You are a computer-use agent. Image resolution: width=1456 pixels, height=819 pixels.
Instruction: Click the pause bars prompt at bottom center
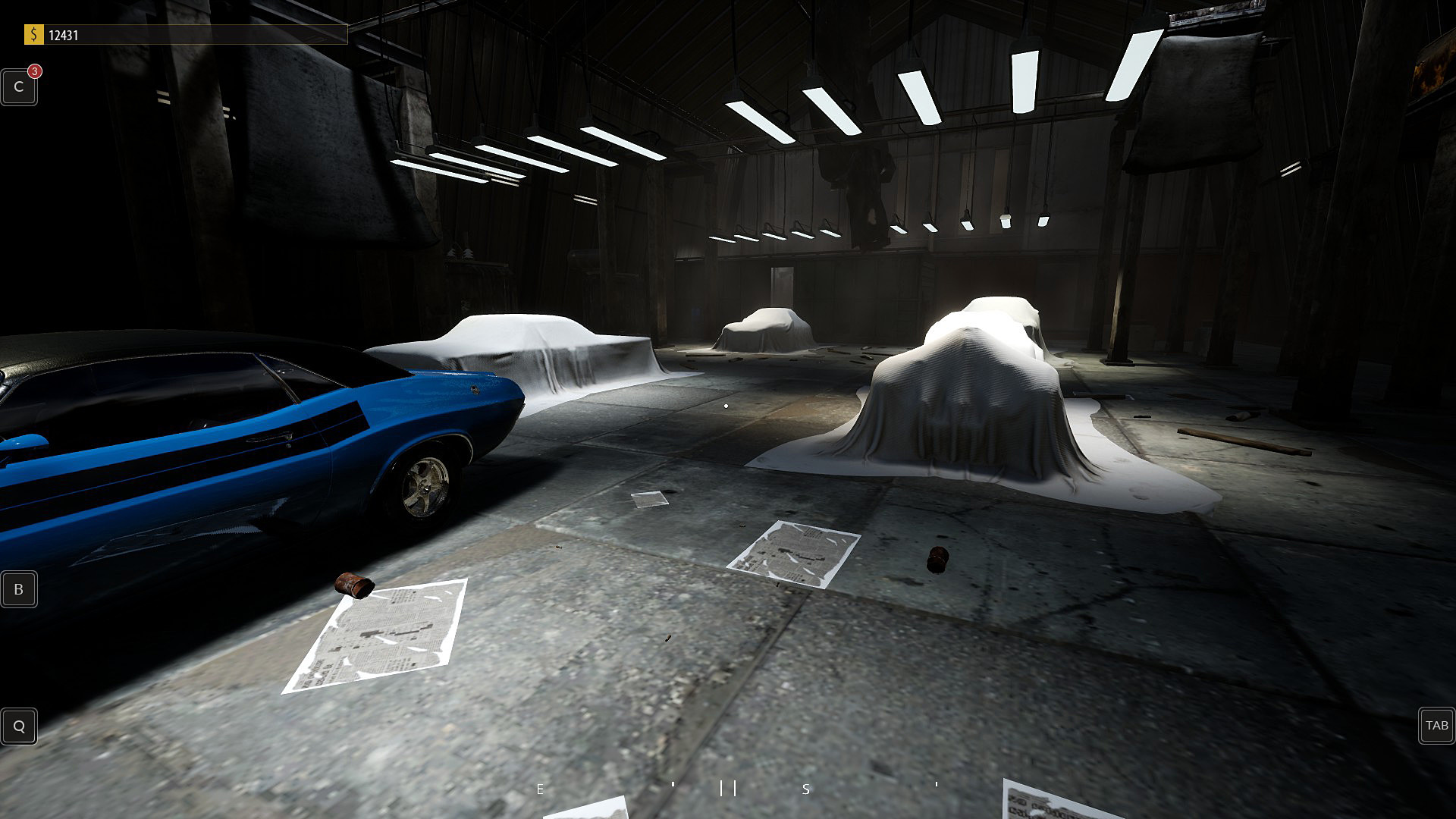pos(726,789)
